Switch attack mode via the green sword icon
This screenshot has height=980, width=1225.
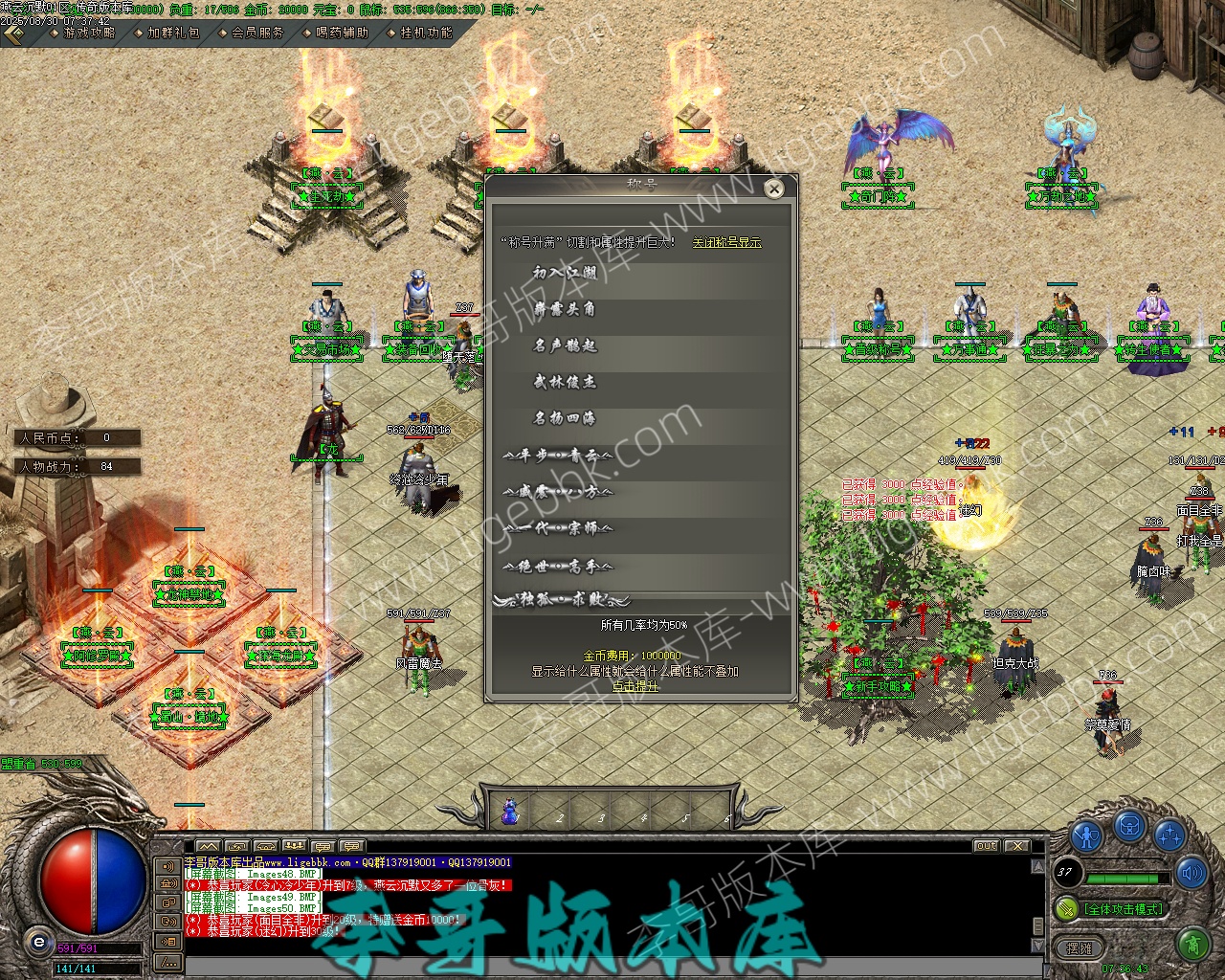pos(1066,908)
